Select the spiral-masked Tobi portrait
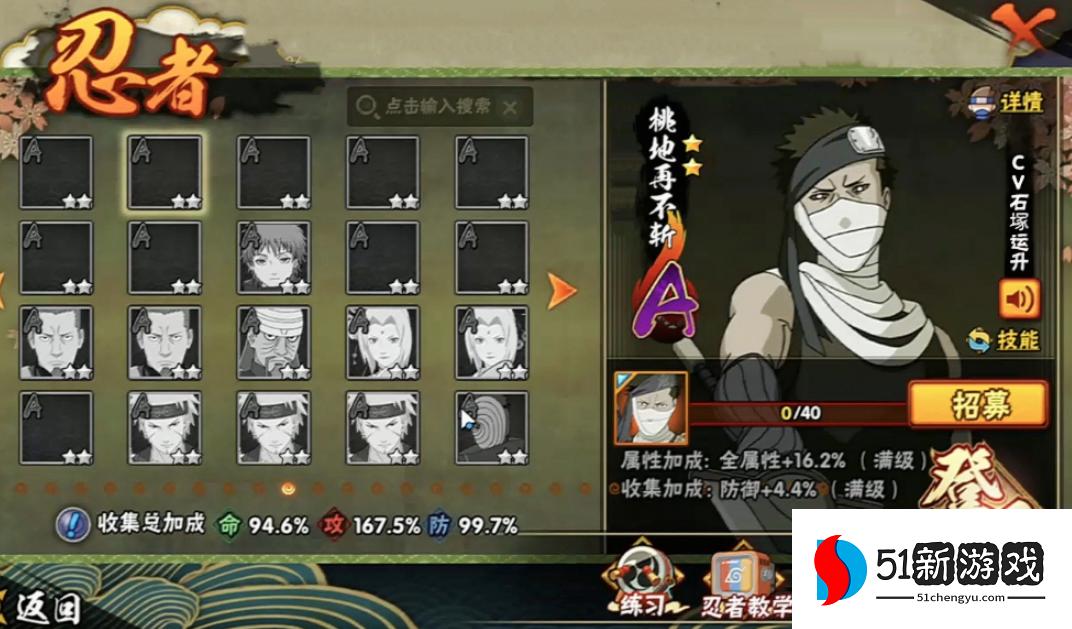Image resolution: width=1072 pixels, height=629 pixels. coord(492,427)
